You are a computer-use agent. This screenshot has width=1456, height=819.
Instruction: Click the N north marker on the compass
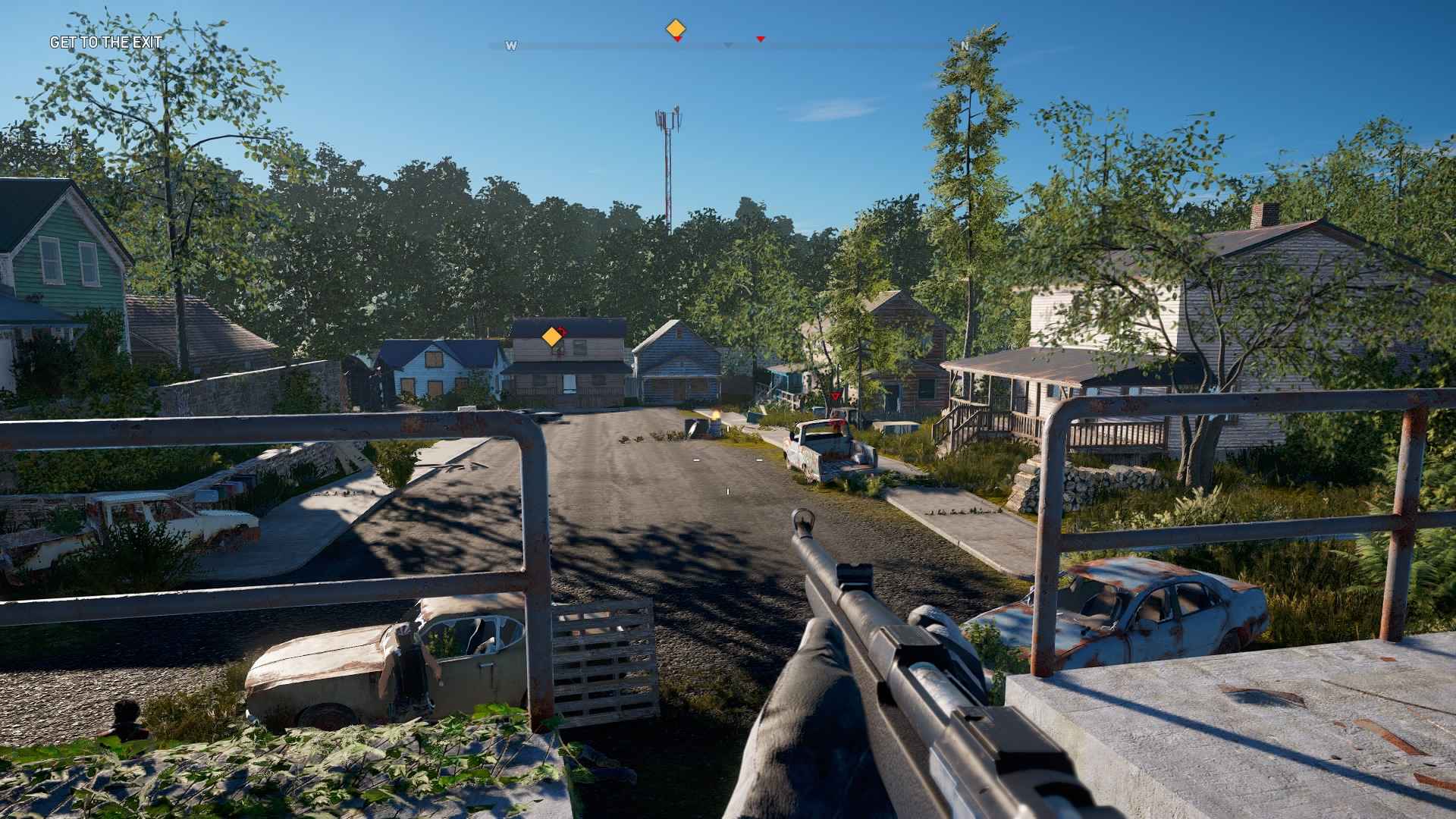coord(965,47)
